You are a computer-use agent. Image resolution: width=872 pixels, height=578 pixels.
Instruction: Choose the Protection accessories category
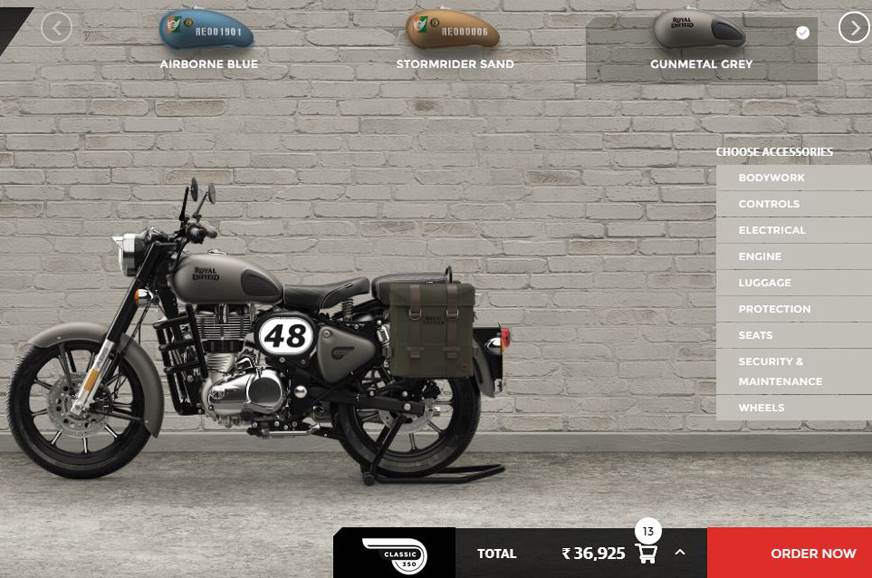tap(774, 309)
